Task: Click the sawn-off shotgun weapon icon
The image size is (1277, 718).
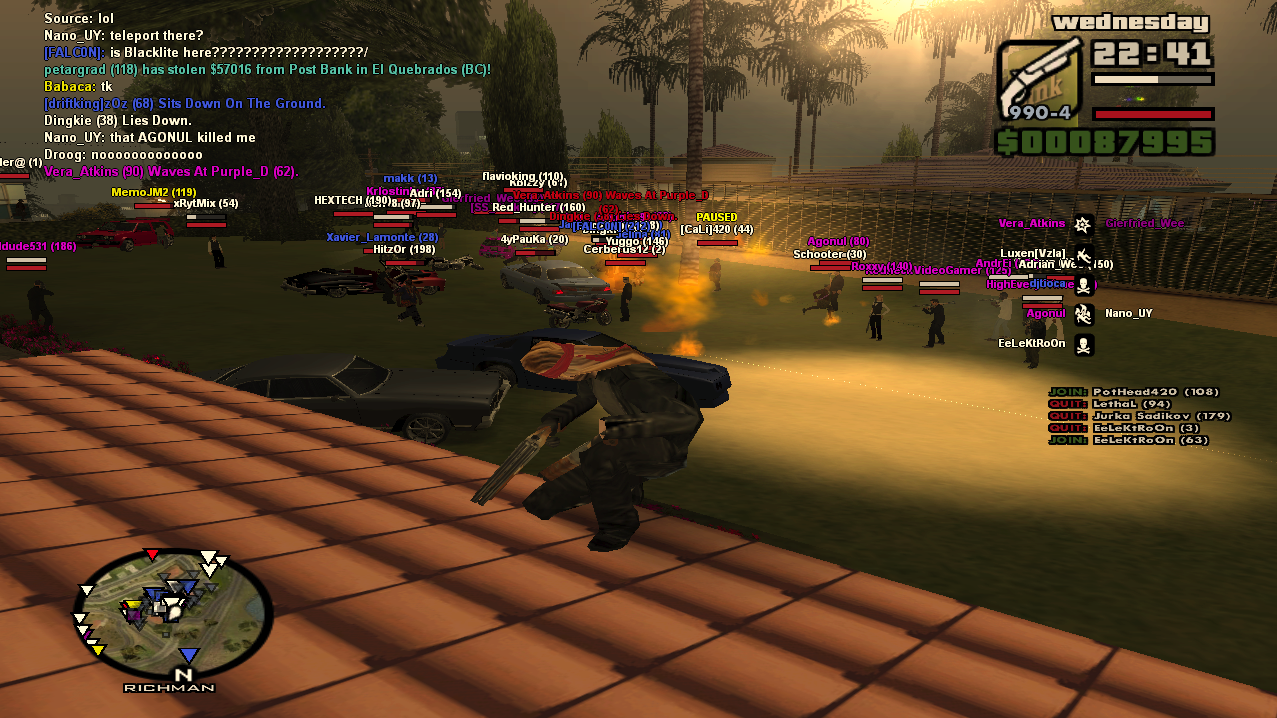Action: click(x=1039, y=78)
